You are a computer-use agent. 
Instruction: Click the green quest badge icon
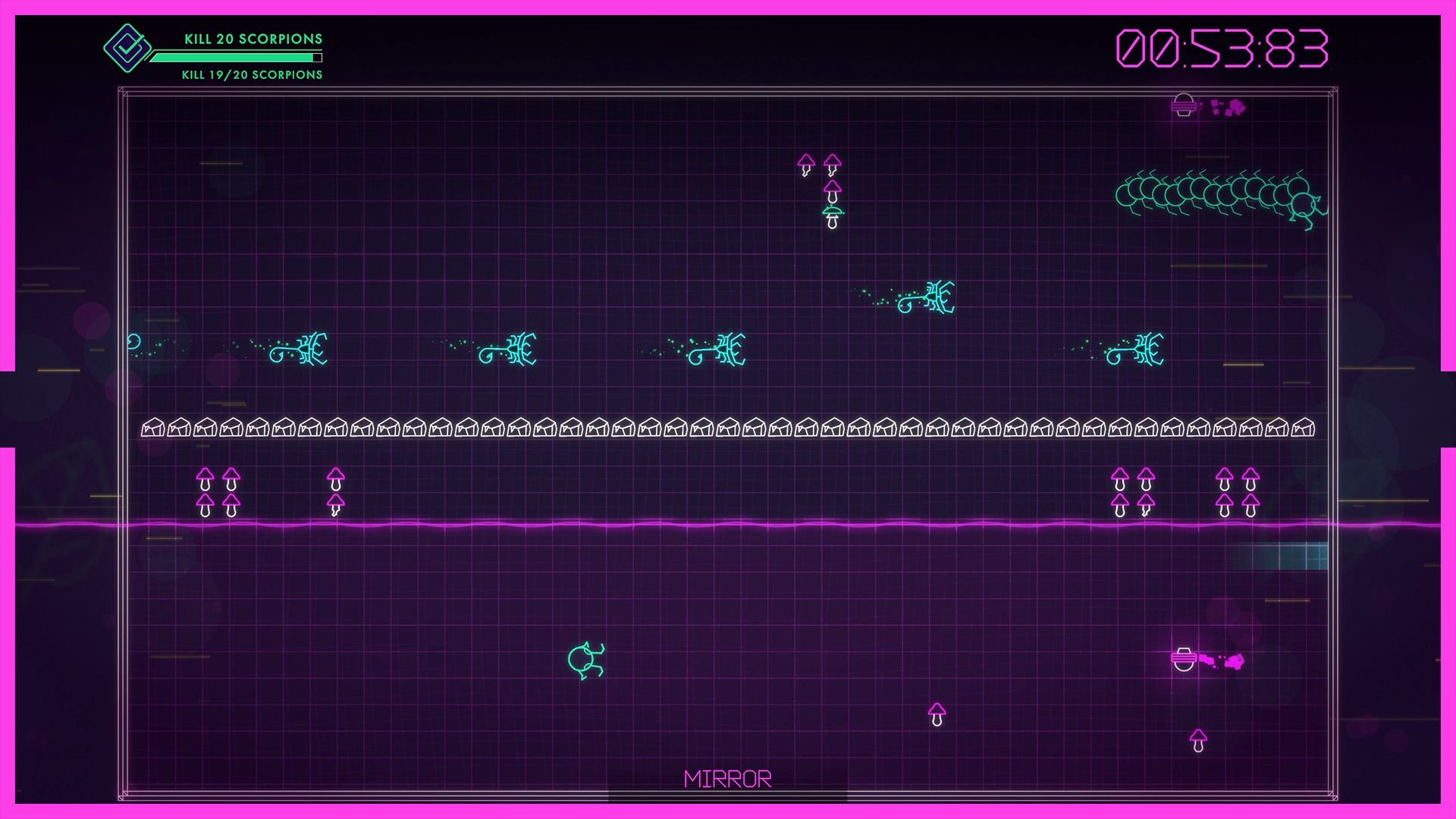(x=127, y=47)
